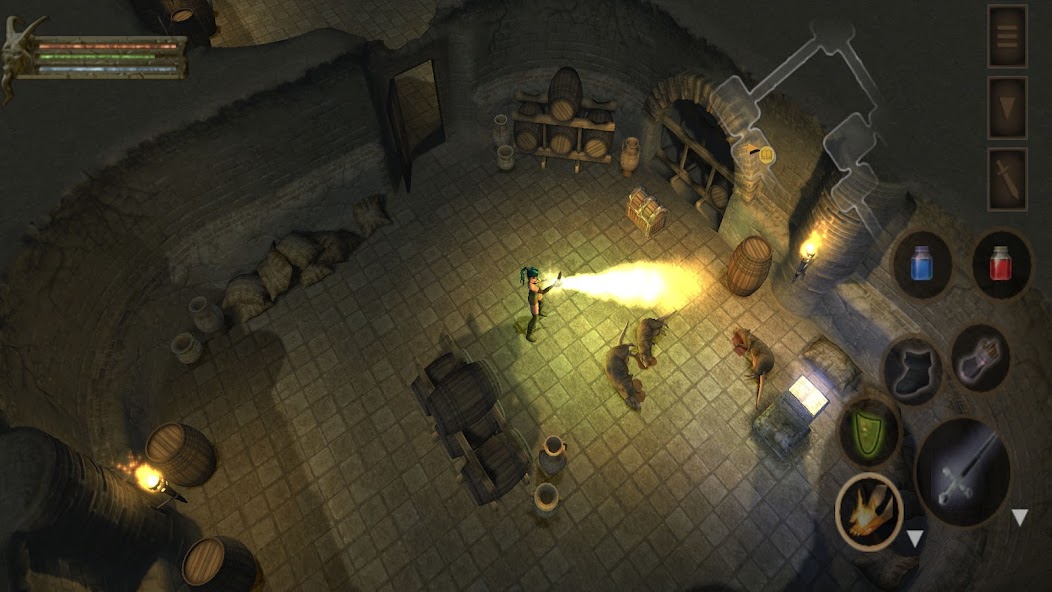Image resolution: width=1052 pixels, height=592 pixels.
Task: Click the downward triangle button under the menu
Action: pos(1007,107)
